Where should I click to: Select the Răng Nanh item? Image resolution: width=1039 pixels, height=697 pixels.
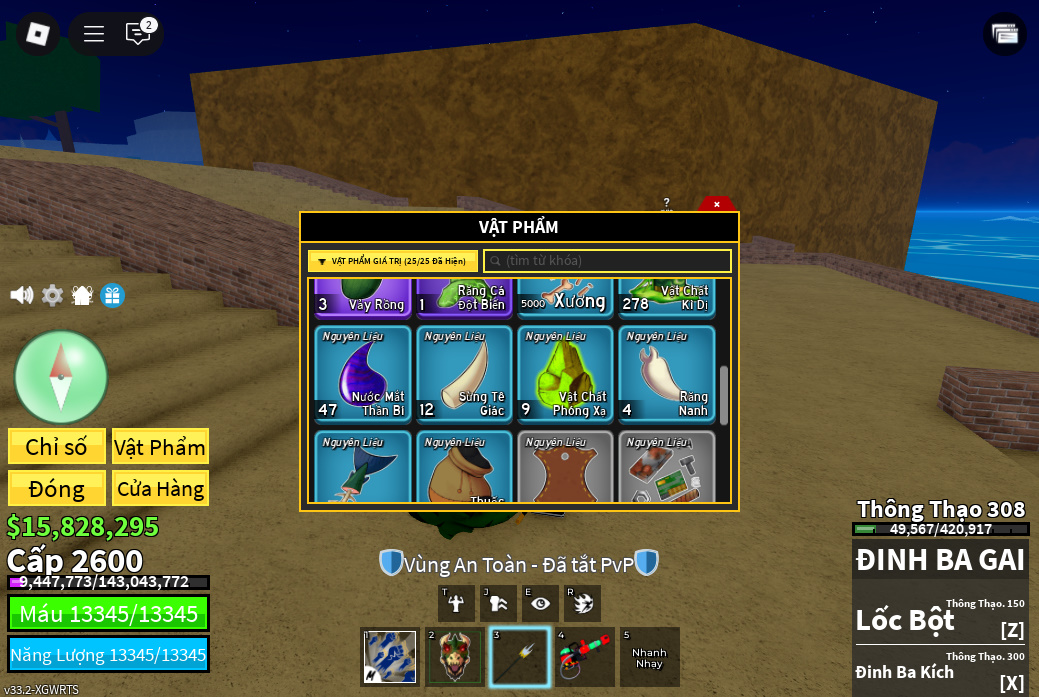tap(666, 374)
